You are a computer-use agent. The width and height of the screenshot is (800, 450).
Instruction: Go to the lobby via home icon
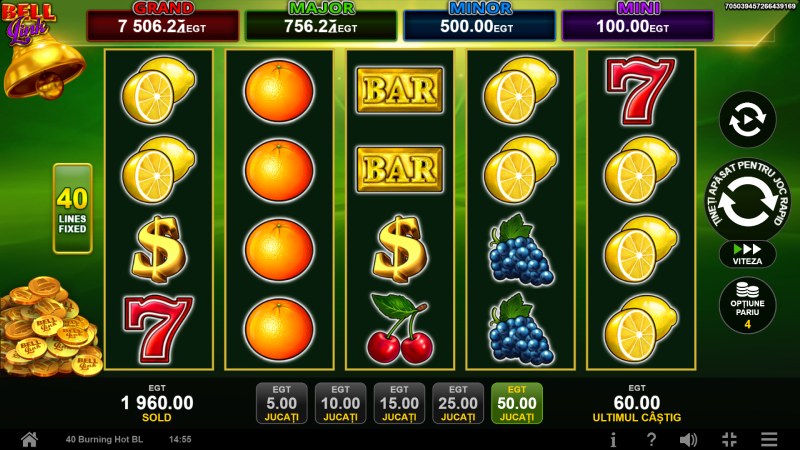[x=29, y=439]
